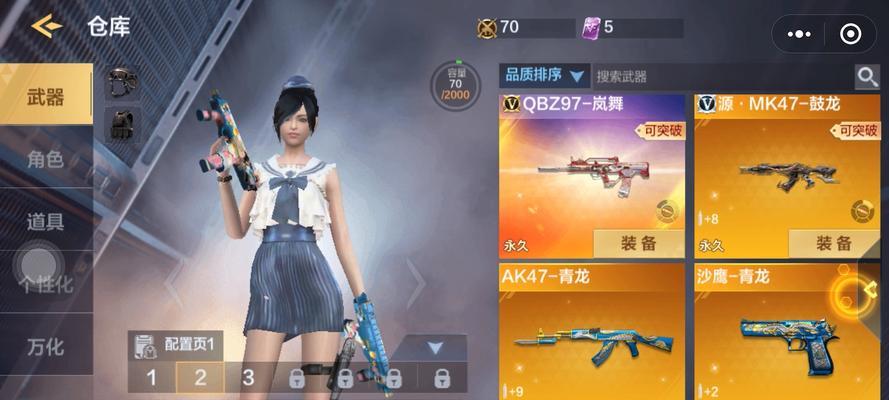Switch to the 个性化 tab
Image resolution: width=889 pixels, height=400 pixels.
(48, 283)
